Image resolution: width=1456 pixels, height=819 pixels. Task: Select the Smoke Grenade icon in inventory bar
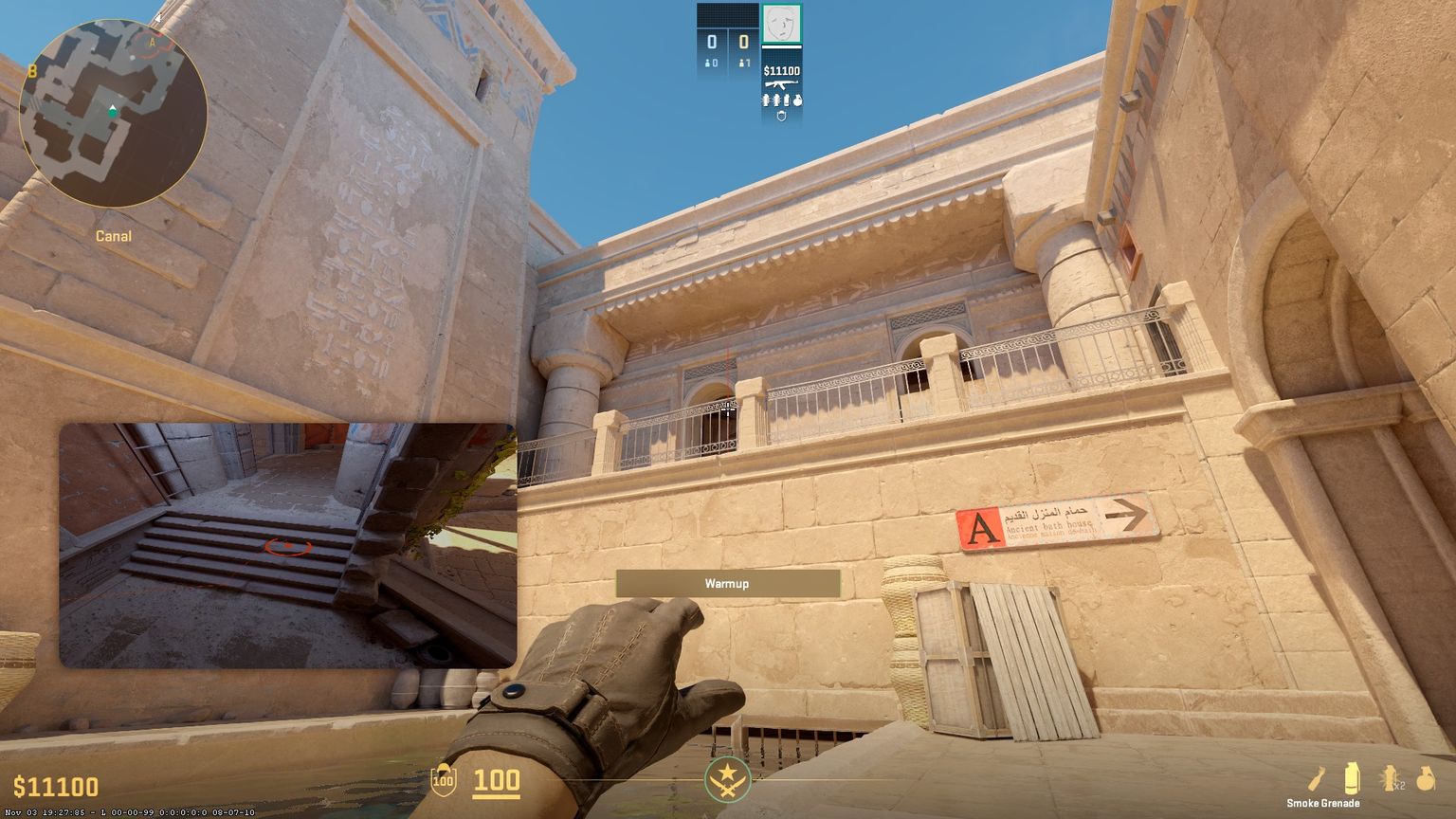point(1351,777)
